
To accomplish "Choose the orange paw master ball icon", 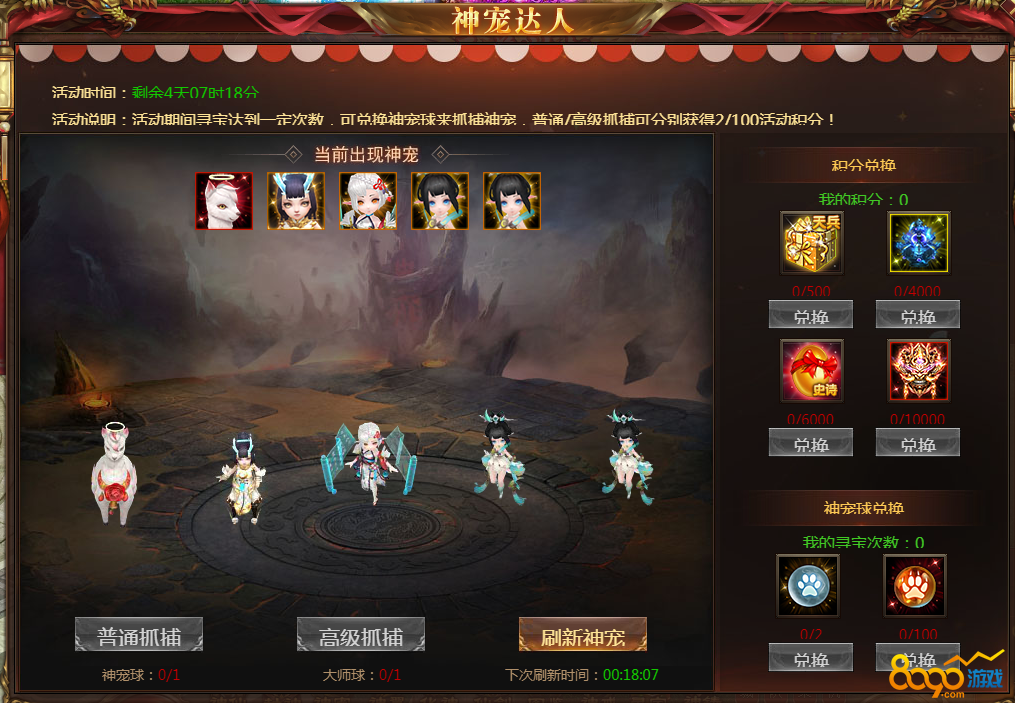I will tap(915, 586).
